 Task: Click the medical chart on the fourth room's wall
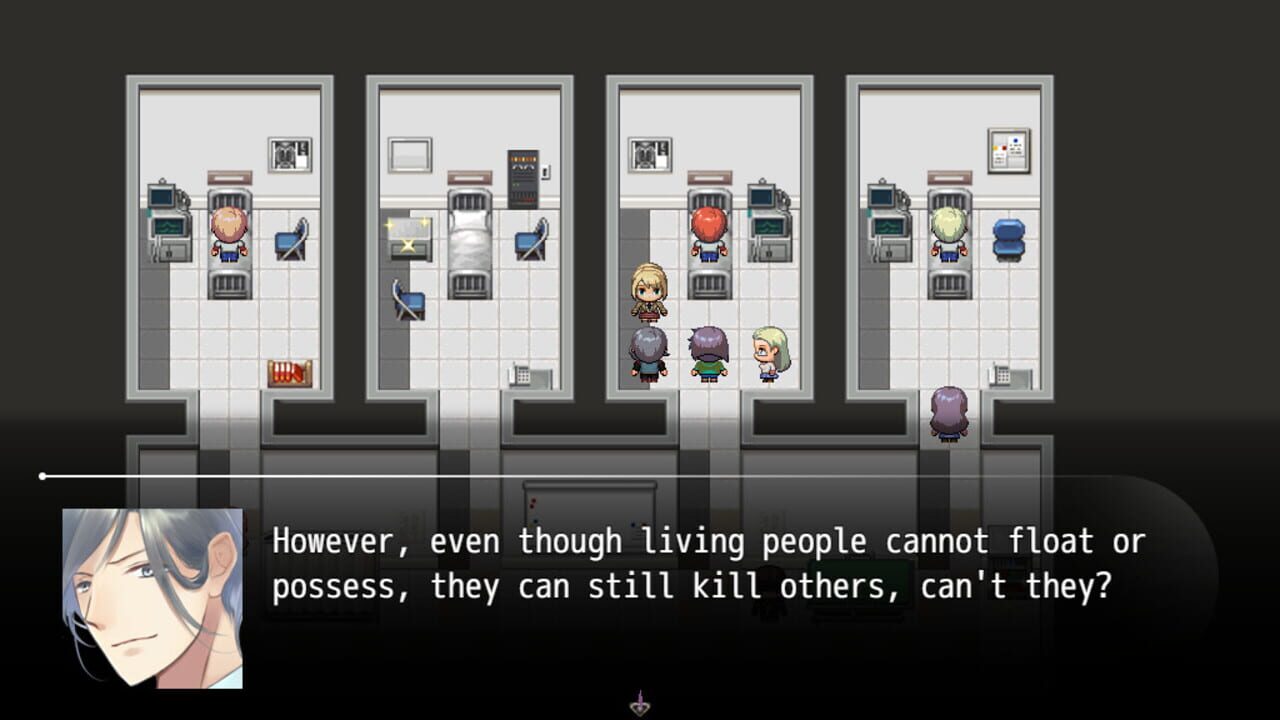[x=1008, y=150]
